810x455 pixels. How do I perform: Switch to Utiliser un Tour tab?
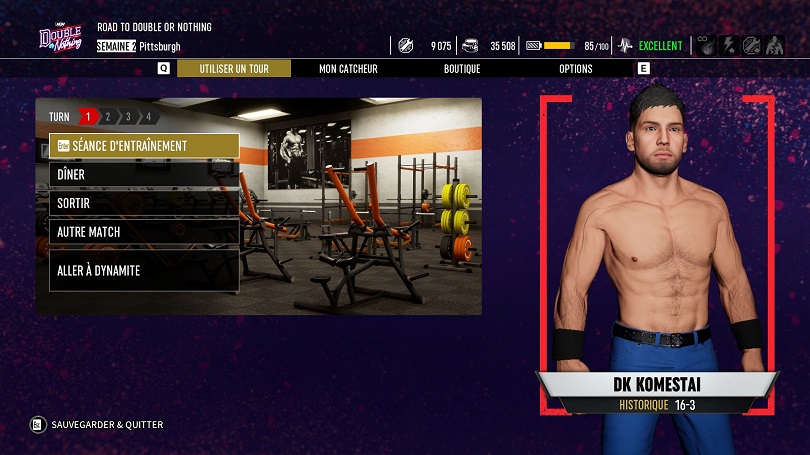point(234,69)
